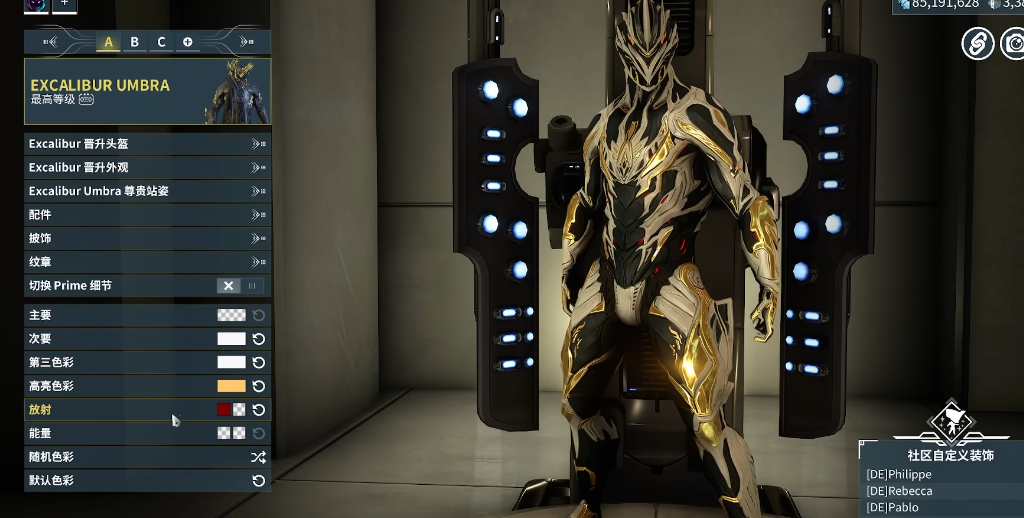Choose the 次要 secondary color swatch
Image resolution: width=1024 pixels, height=518 pixels.
231,339
